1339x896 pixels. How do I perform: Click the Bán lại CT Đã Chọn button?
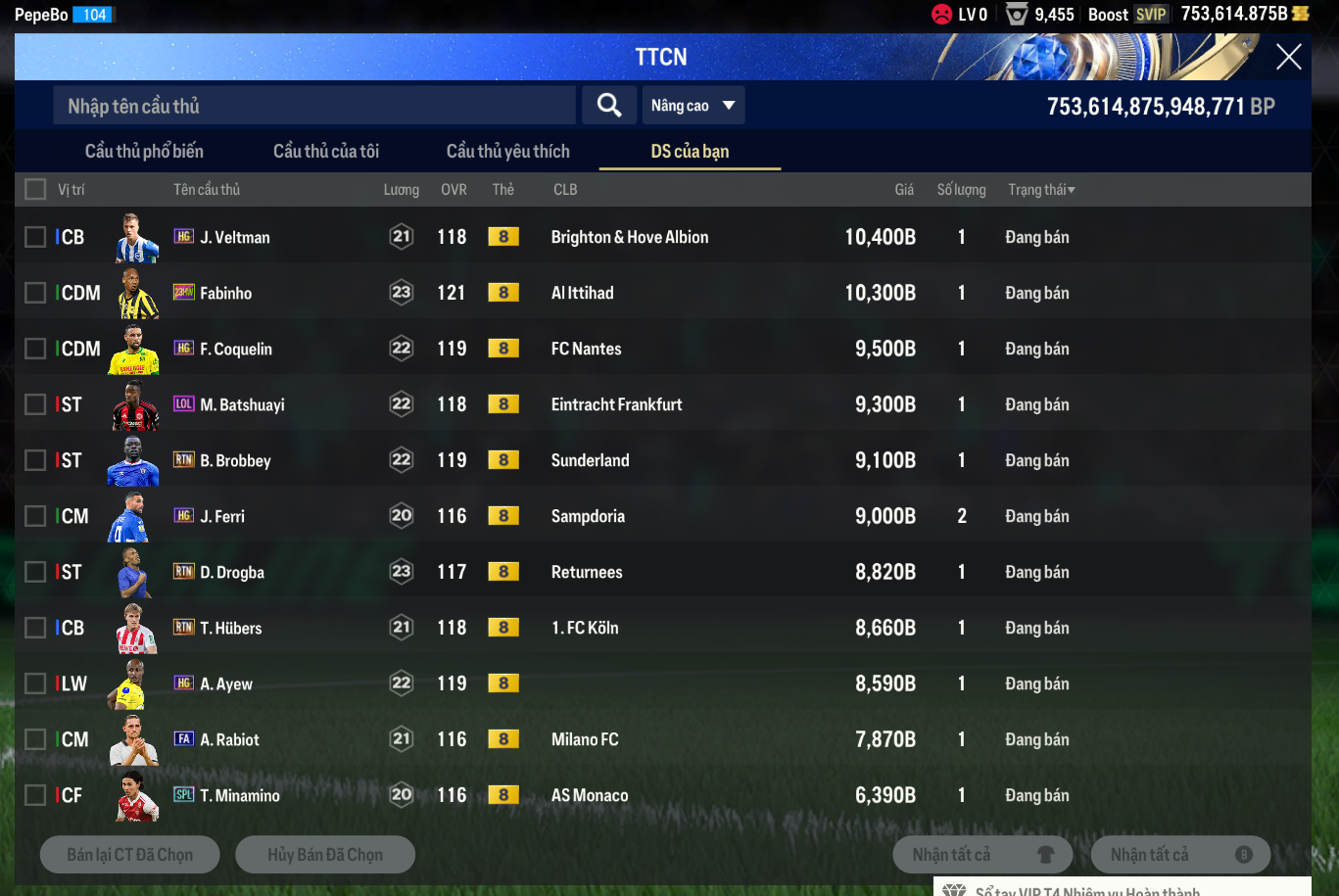130,855
